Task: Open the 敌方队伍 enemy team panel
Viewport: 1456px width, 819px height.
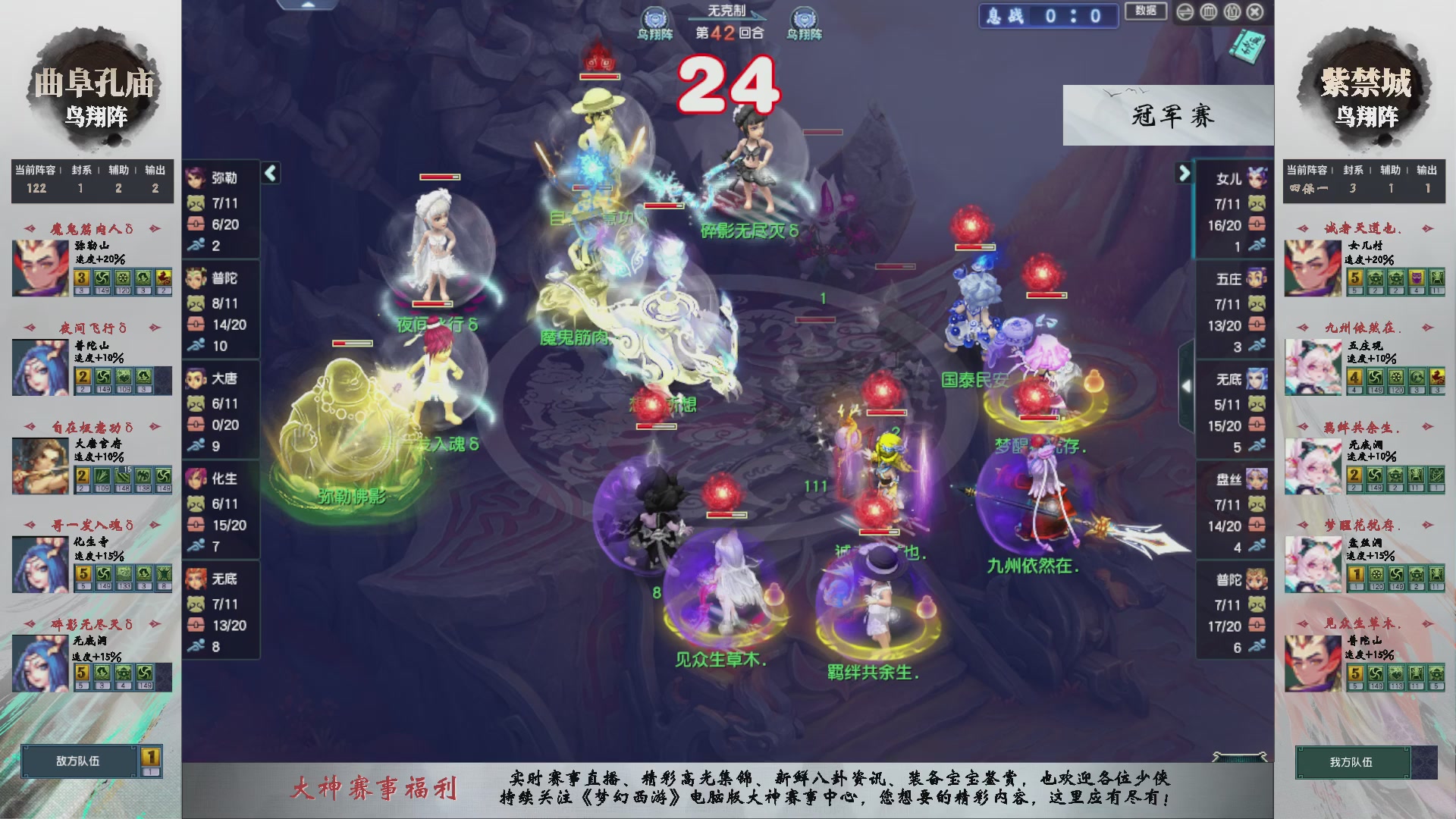Action: pyautogui.click(x=78, y=761)
